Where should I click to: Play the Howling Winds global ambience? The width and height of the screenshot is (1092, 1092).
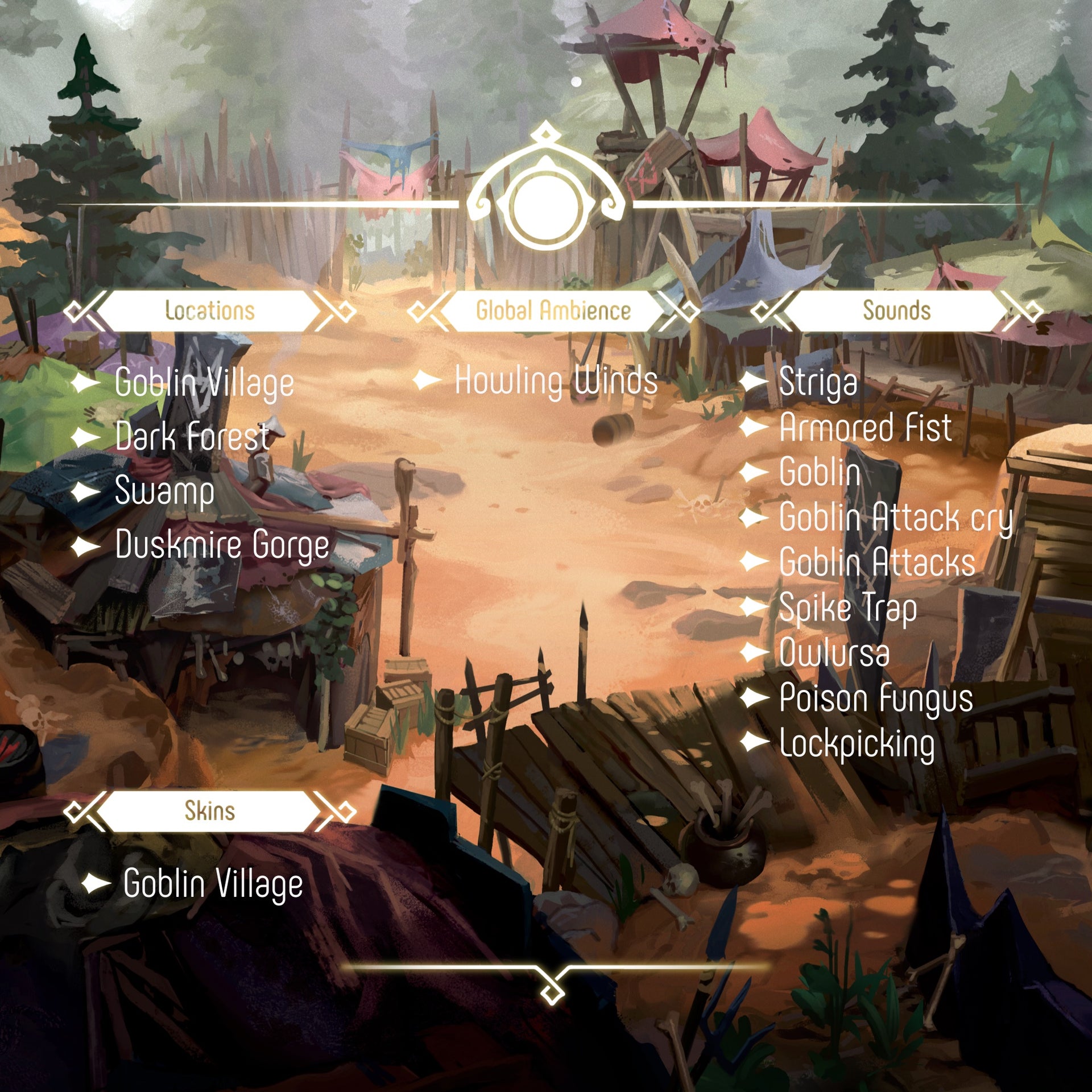tap(556, 380)
